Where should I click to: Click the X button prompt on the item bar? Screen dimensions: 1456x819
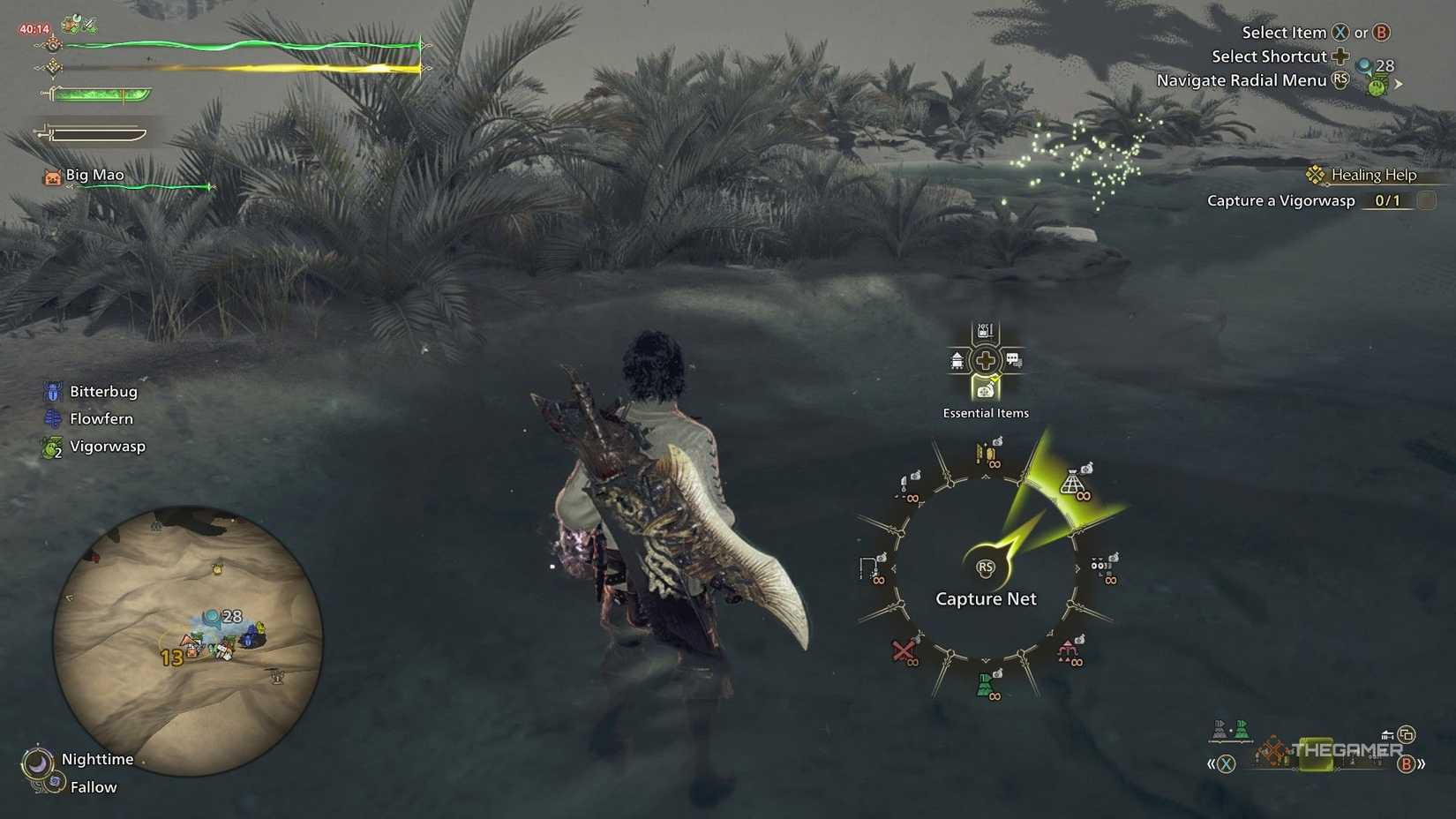(x=1226, y=763)
